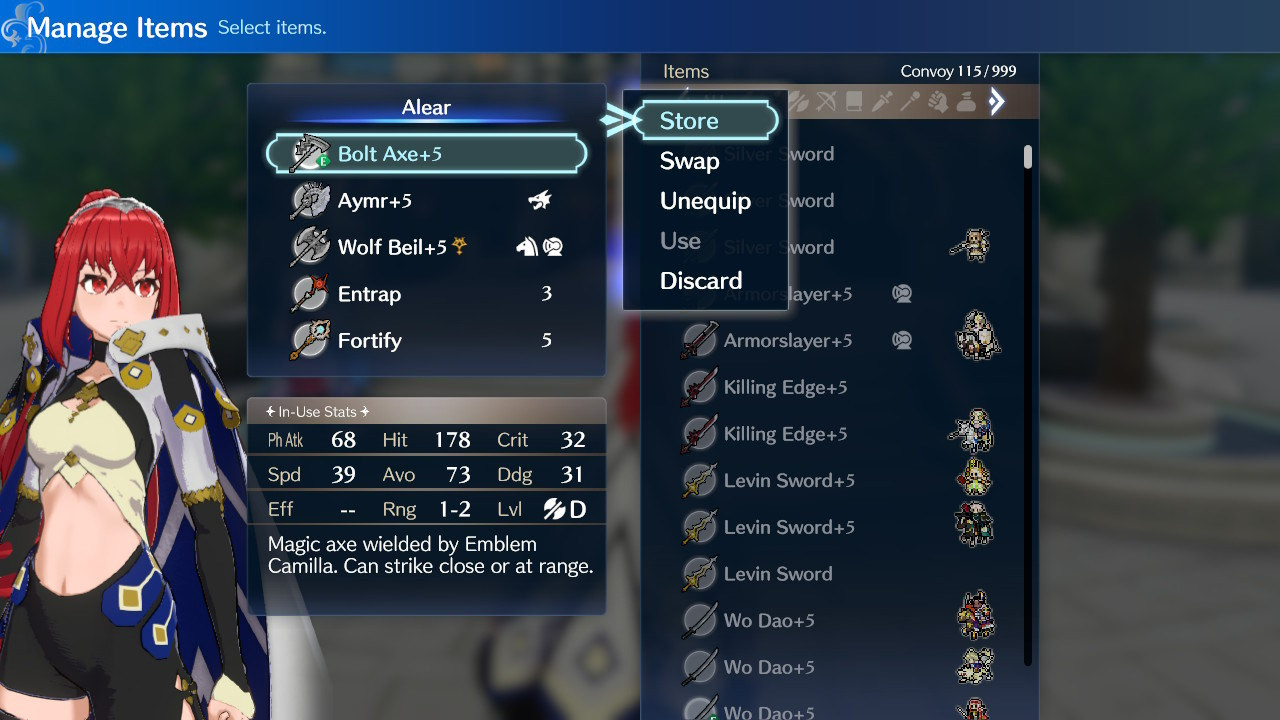Viewport: 1280px width, 720px height.
Task: Toggle the axe category filter
Action: pos(799,101)
